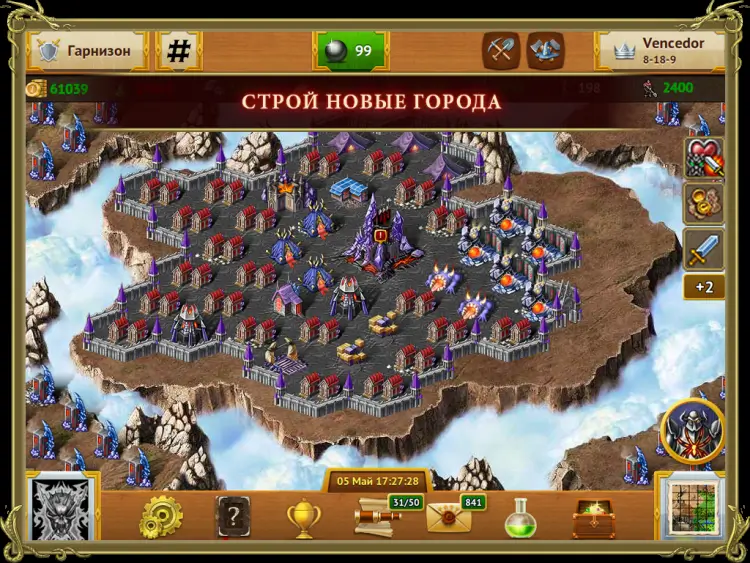Activate the blue sword bonus icon
The height and width of the screenshot is (563, 750).
click(704, 249)
